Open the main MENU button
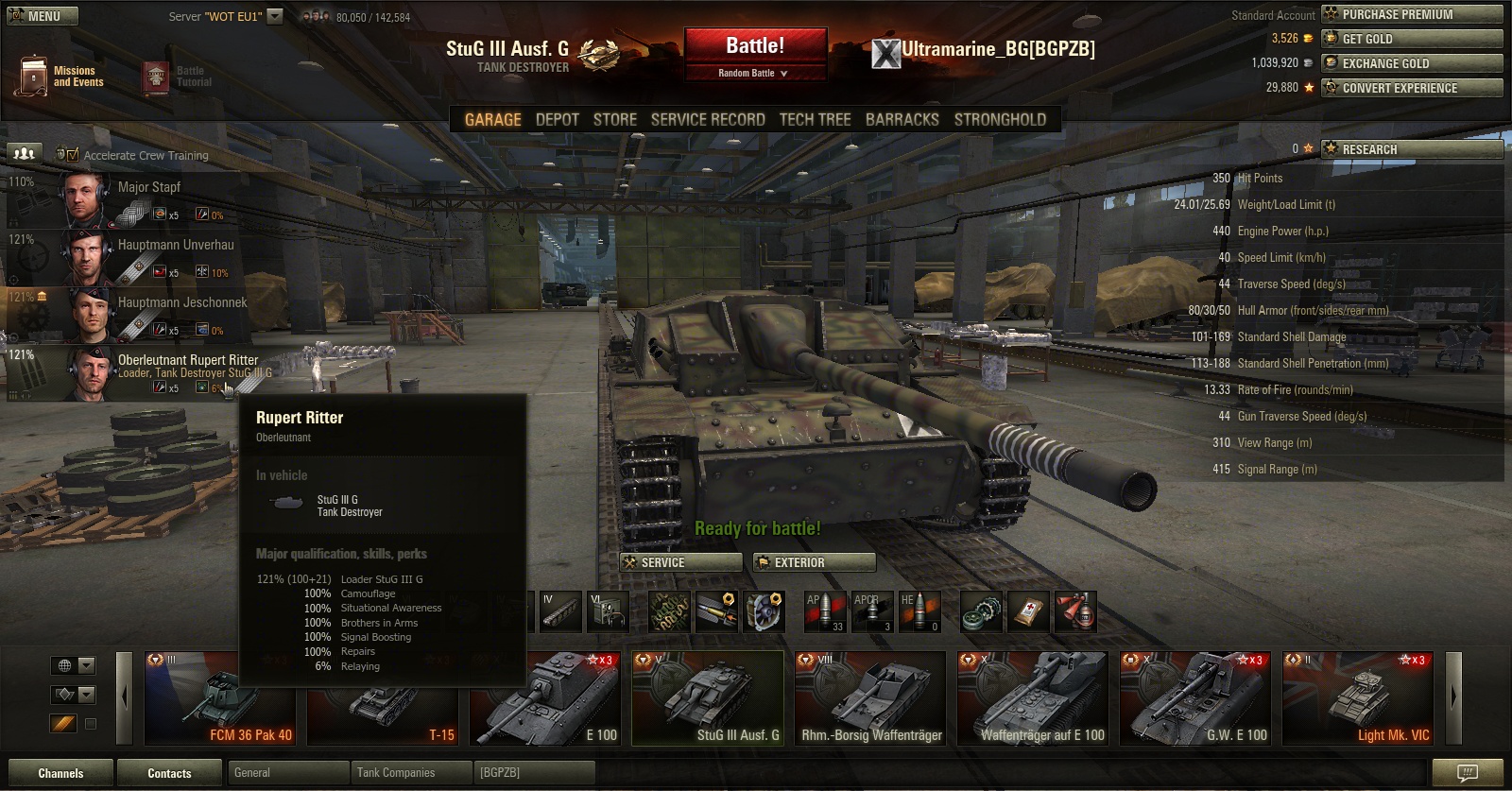This screenshot has width=1512, height=791. [x=43, y=16]
